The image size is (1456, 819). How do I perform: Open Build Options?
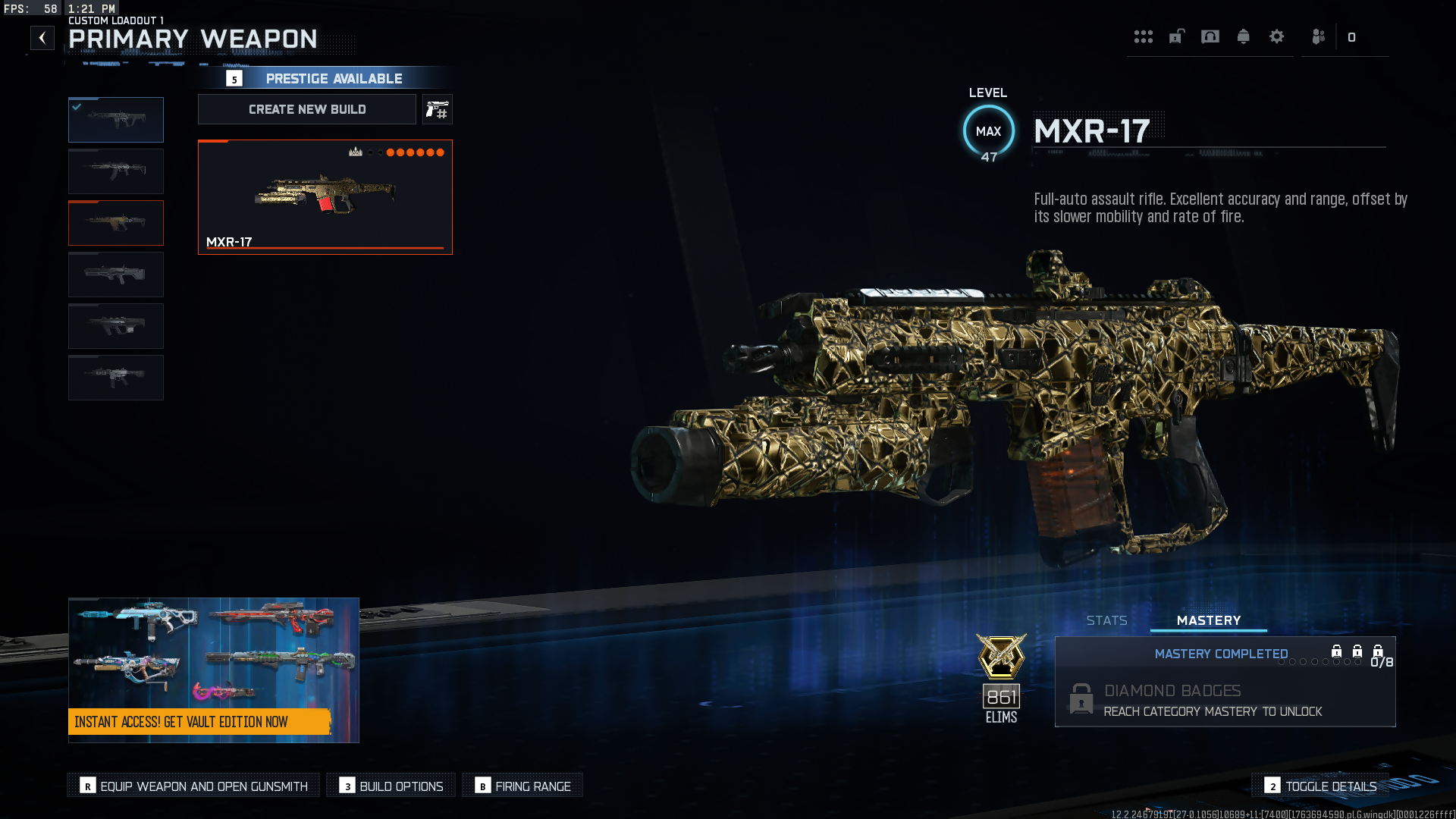pos(391,786)
